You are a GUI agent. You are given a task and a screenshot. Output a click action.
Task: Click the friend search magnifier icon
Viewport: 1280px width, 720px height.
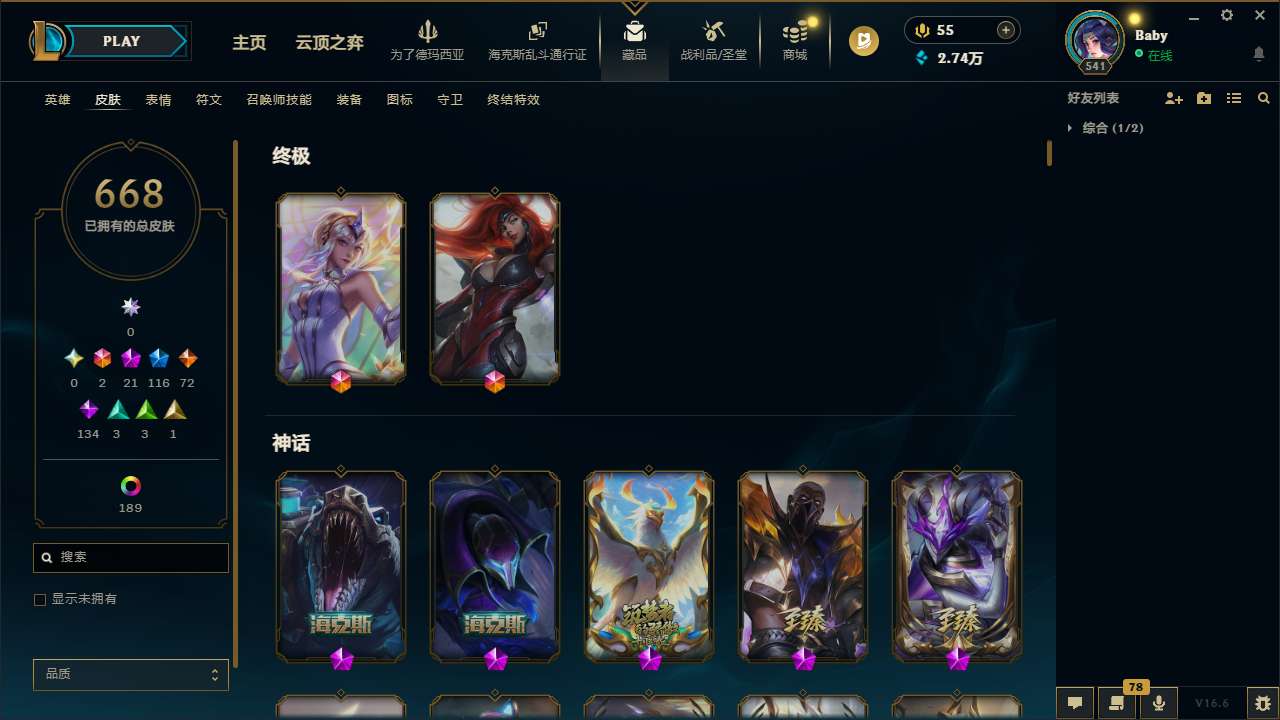[x=1264, y=98]
